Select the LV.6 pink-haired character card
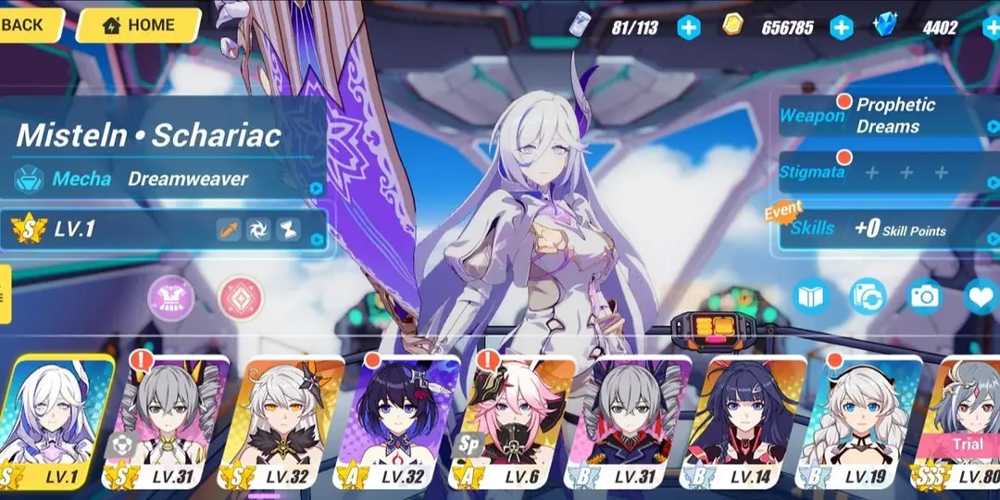Screen dimensions: 1000x500 508,420
